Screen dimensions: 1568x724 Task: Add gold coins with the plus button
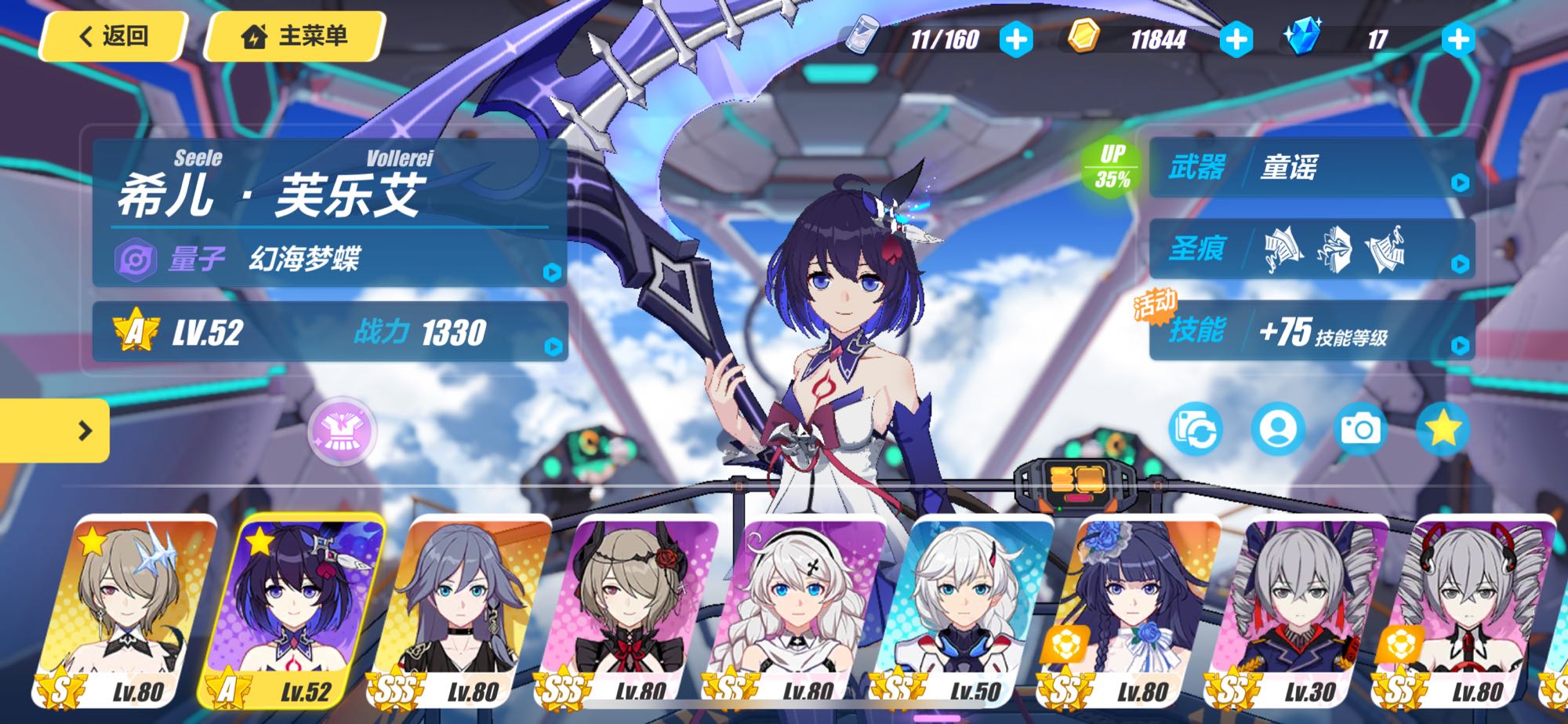(1236, 39)
